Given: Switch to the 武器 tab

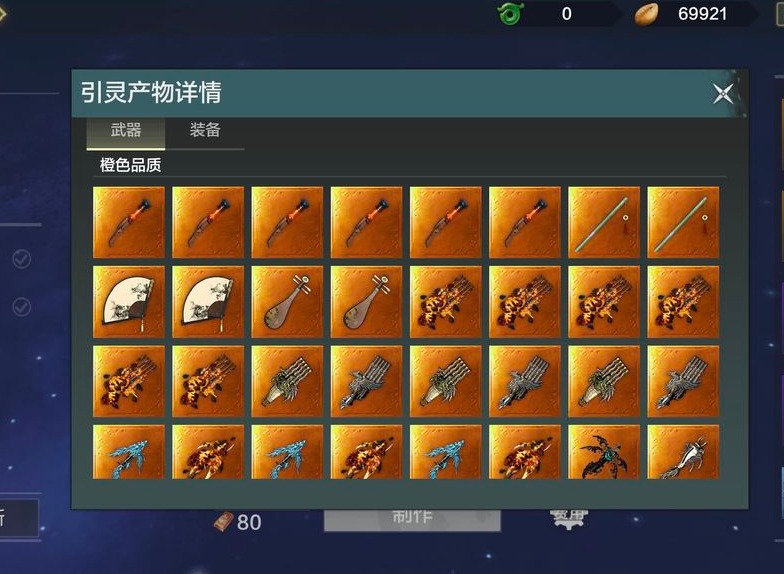Looking at the screenshot, I should (x=126, y=131).
